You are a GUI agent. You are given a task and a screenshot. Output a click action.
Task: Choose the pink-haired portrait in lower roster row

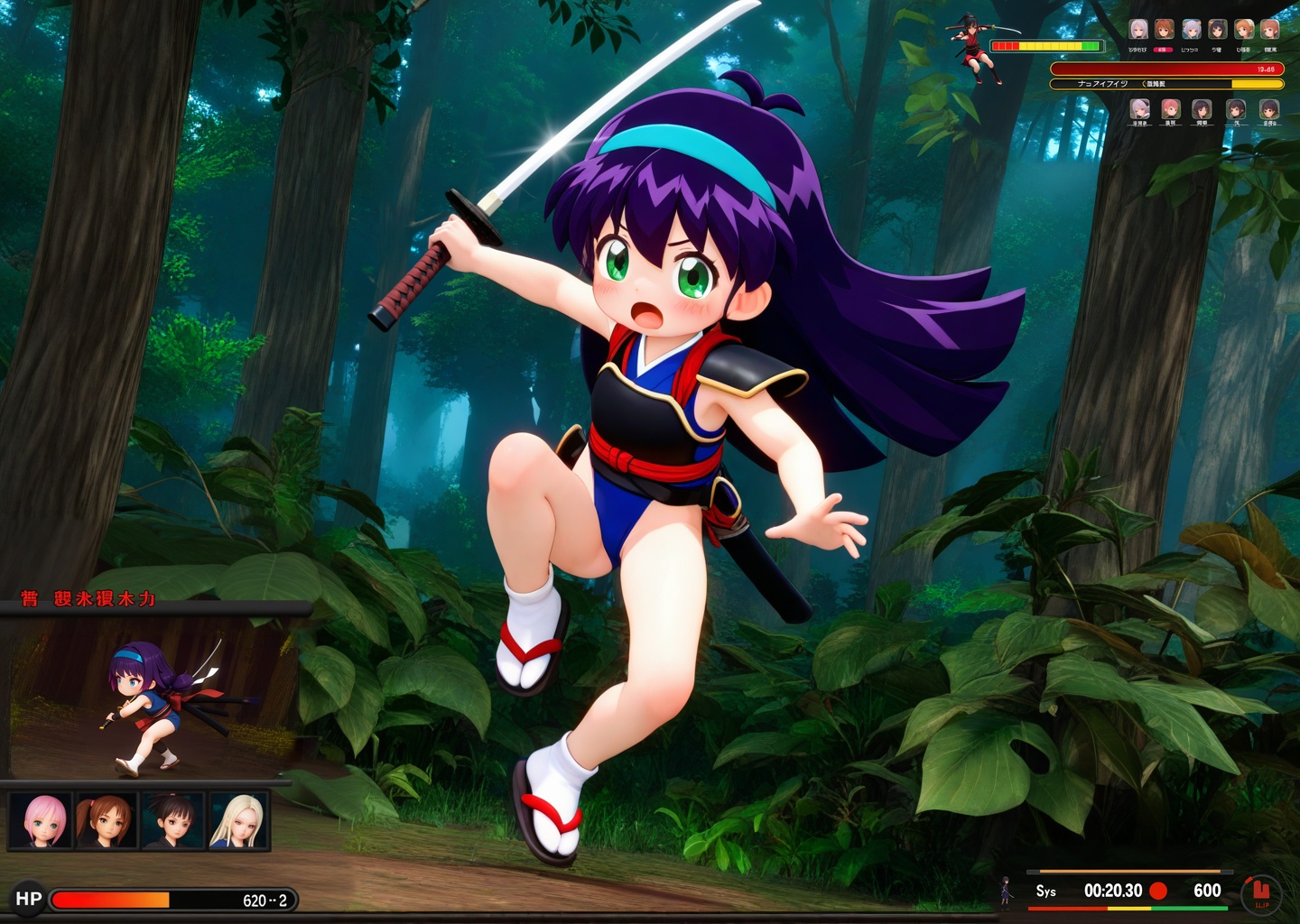(1171, 110)
